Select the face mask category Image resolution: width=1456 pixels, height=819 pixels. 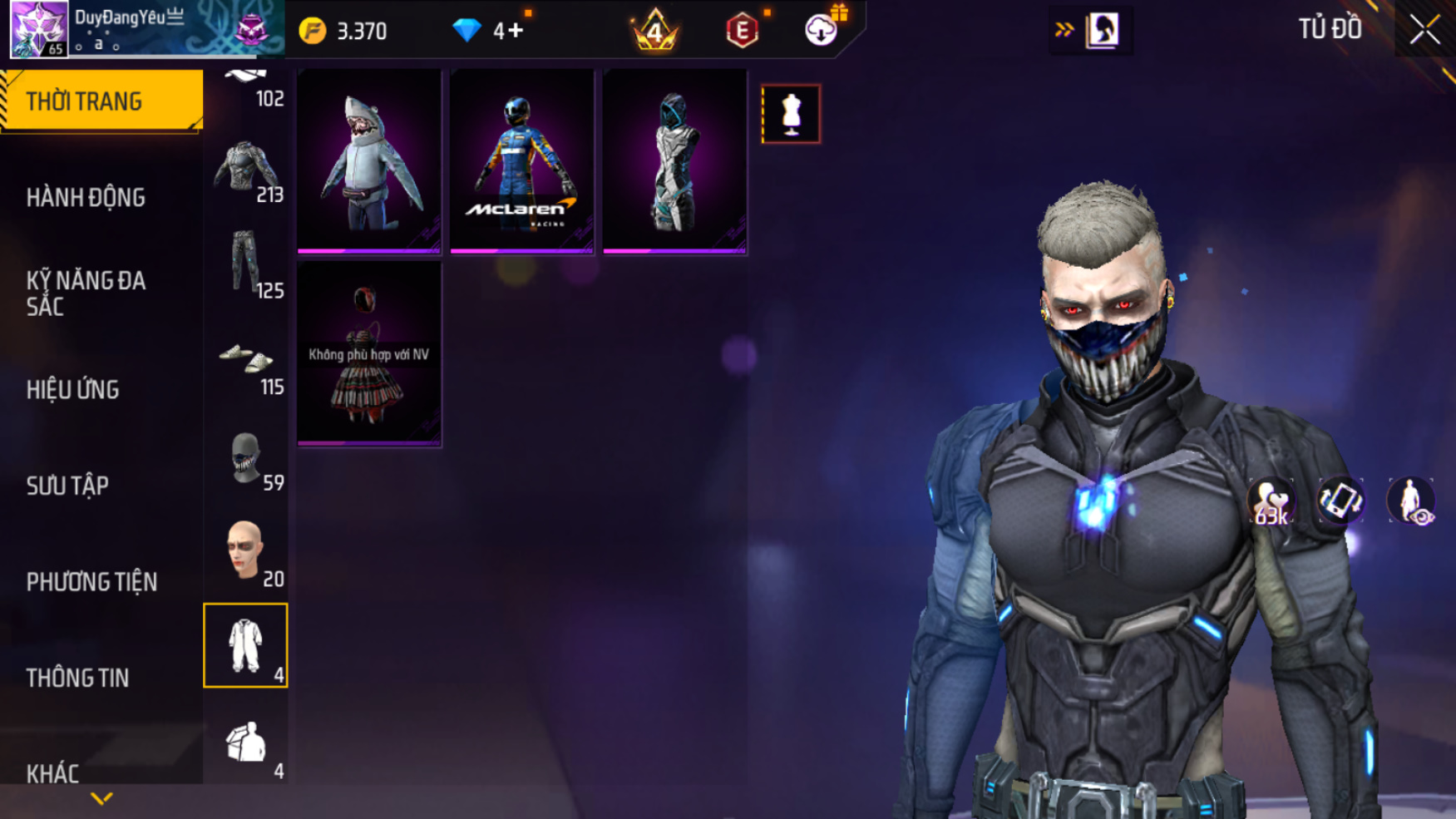click(246, 460)
